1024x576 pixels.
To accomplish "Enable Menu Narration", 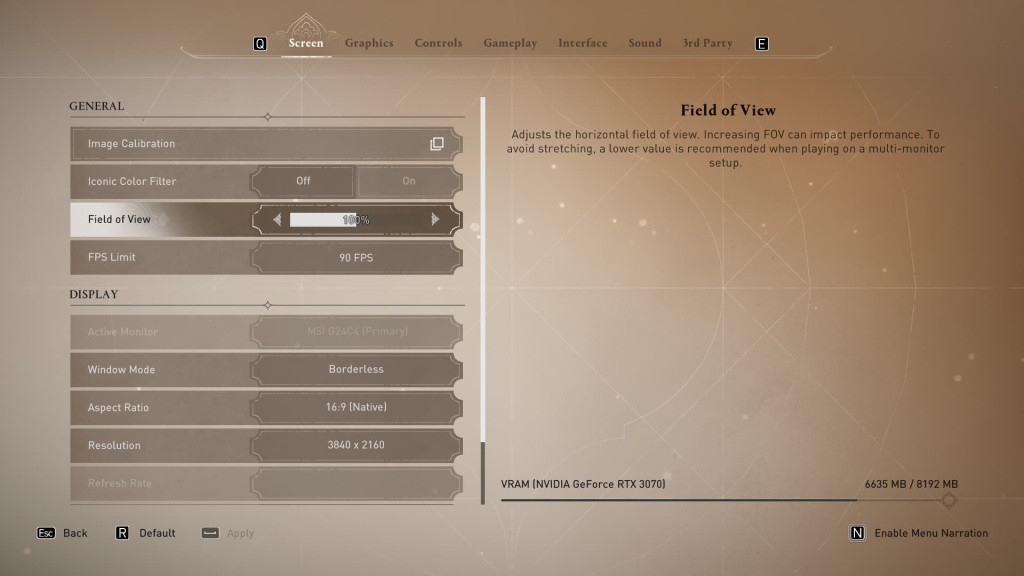I will click(920, 533).
